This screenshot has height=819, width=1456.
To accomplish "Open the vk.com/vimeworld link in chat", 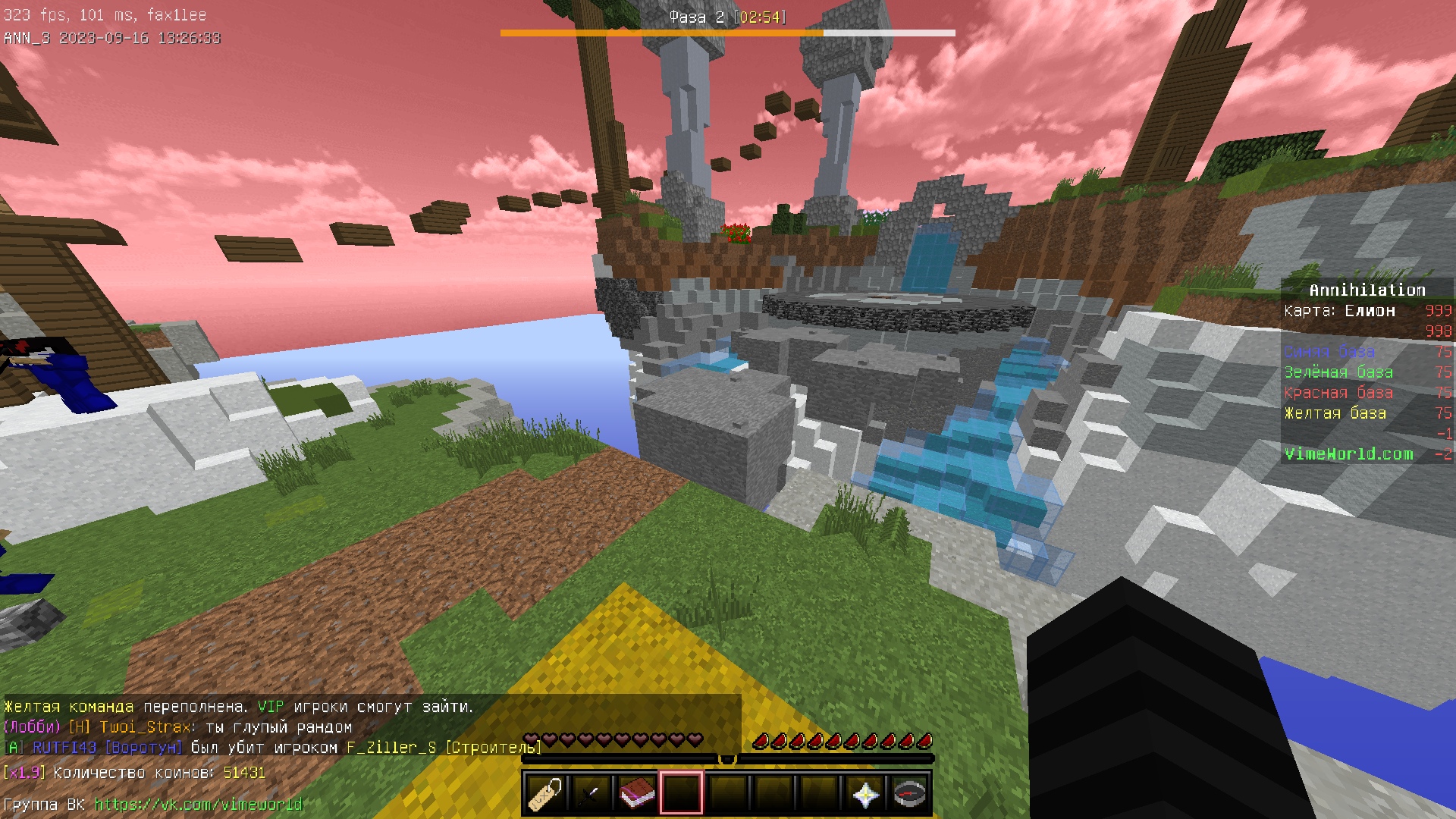I will (x=198, y=804).
